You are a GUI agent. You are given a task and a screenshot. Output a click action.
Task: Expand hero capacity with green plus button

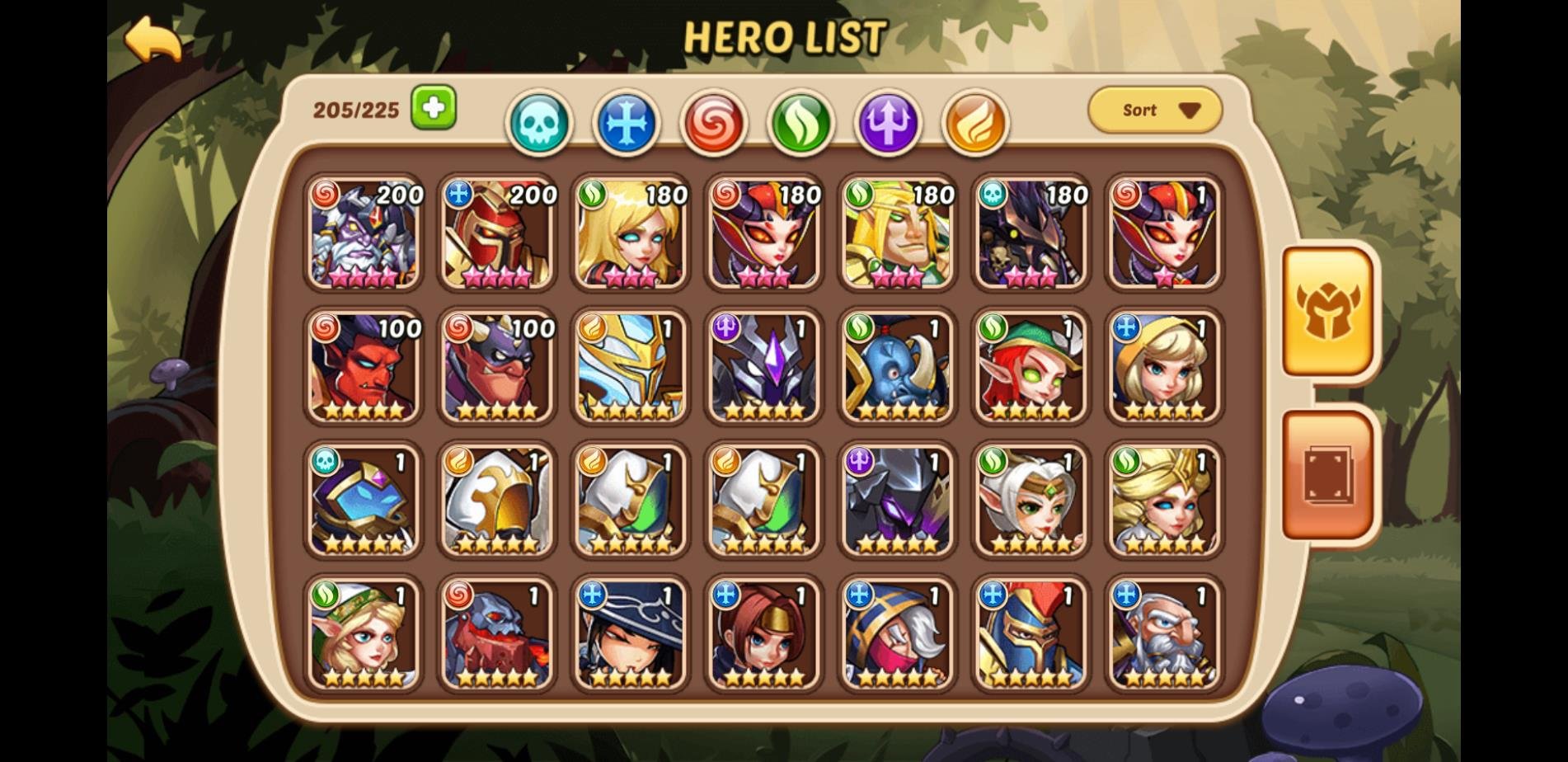[434, 107]
